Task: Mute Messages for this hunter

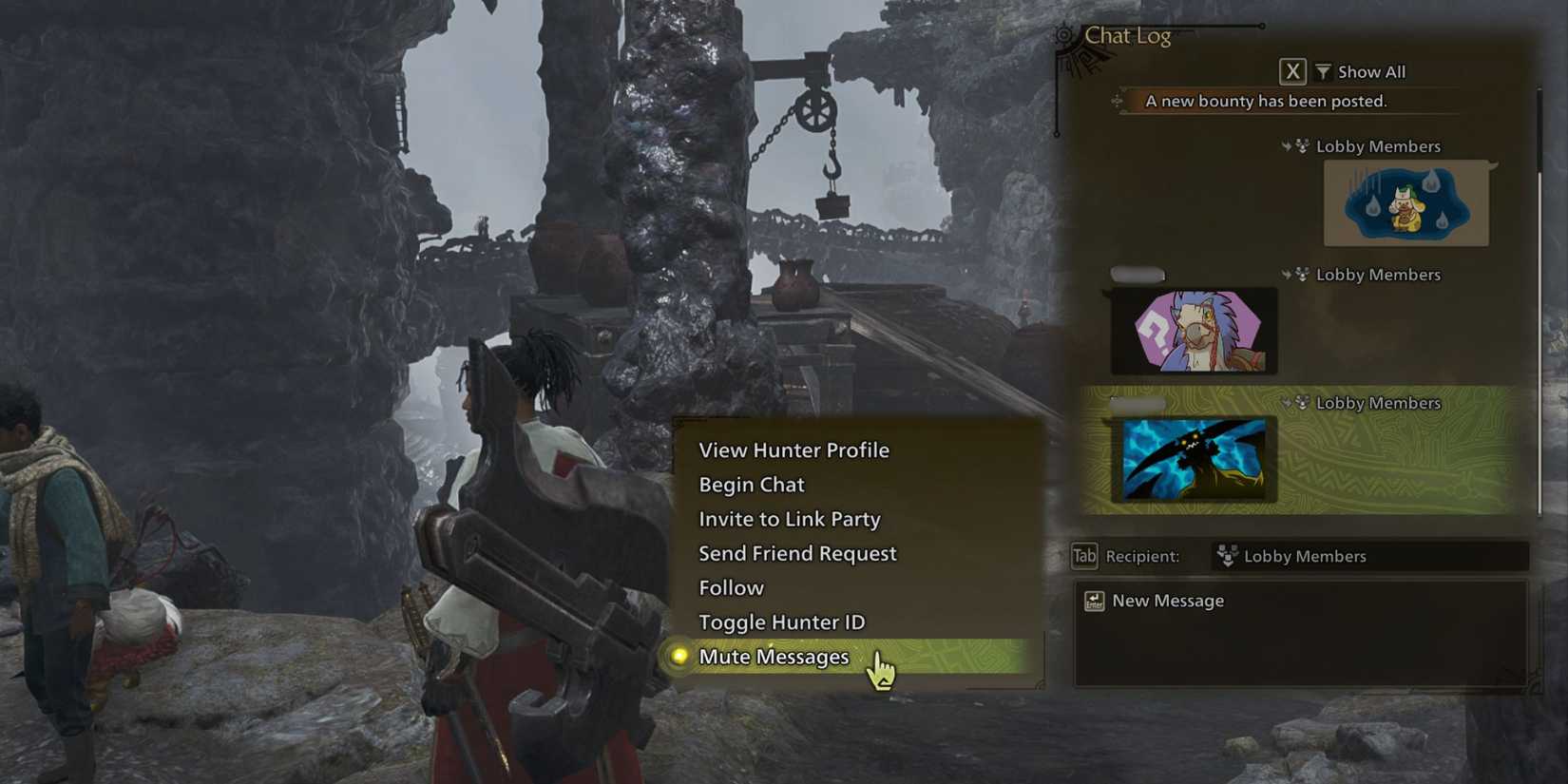Action: point(773,657)
